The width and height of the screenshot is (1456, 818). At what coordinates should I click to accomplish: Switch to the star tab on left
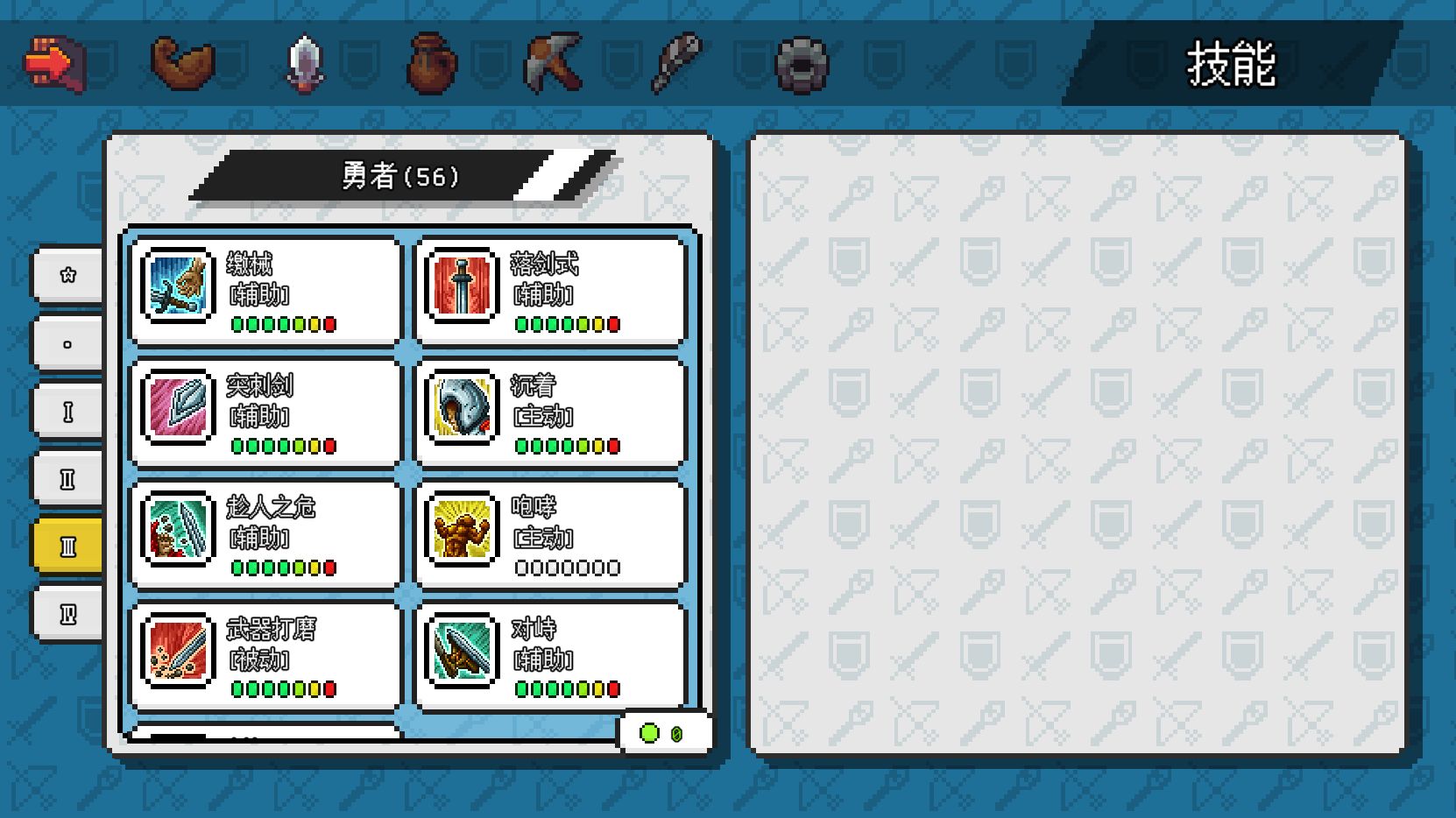67,275
